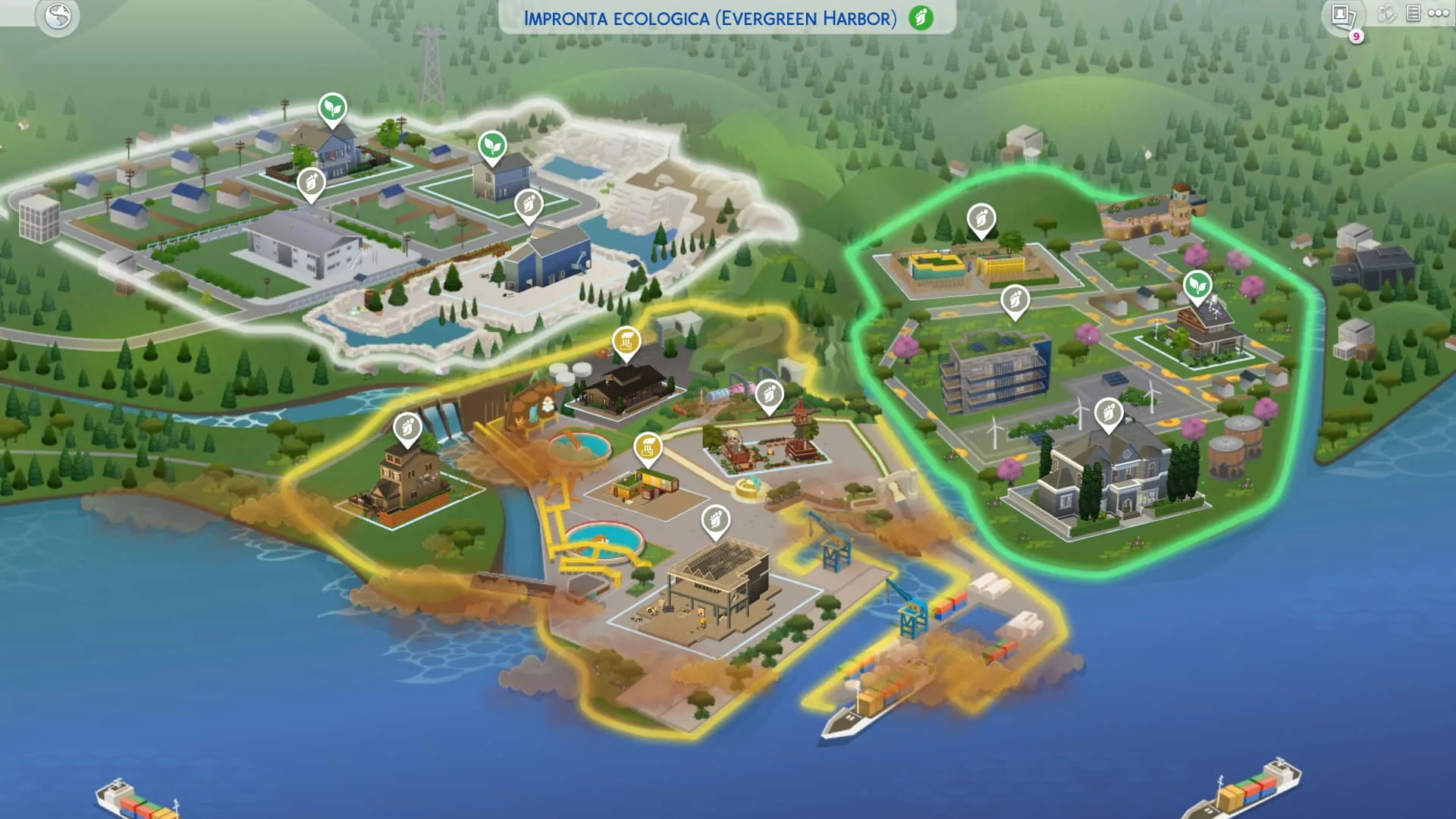The image size is (1456, 819).
Task: Click the globe icon to view worlds
Action: (x=58, y=17)
